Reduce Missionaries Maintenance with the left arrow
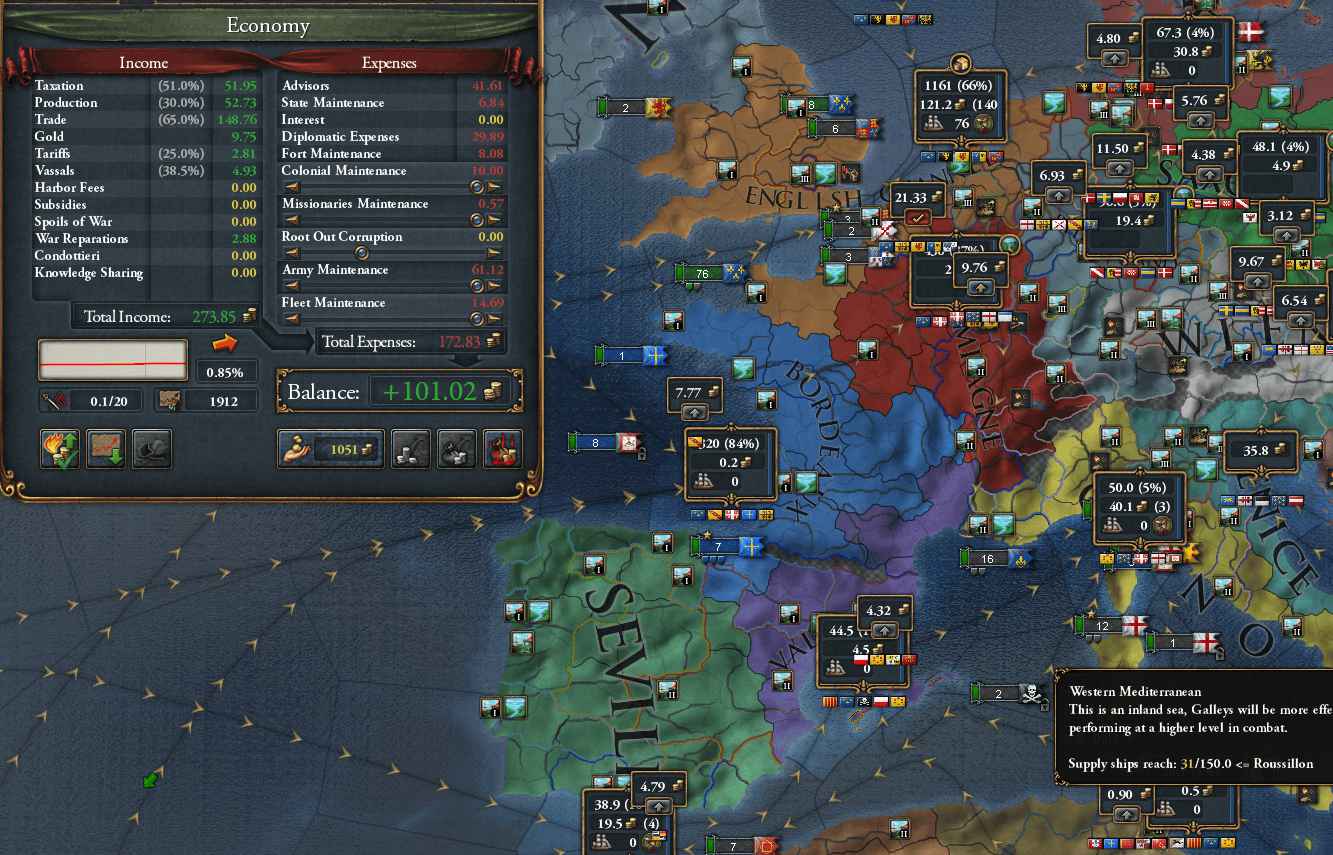The height and width of the screenshot is (855, 1333). pyautogui.click(x=291, y=220)
